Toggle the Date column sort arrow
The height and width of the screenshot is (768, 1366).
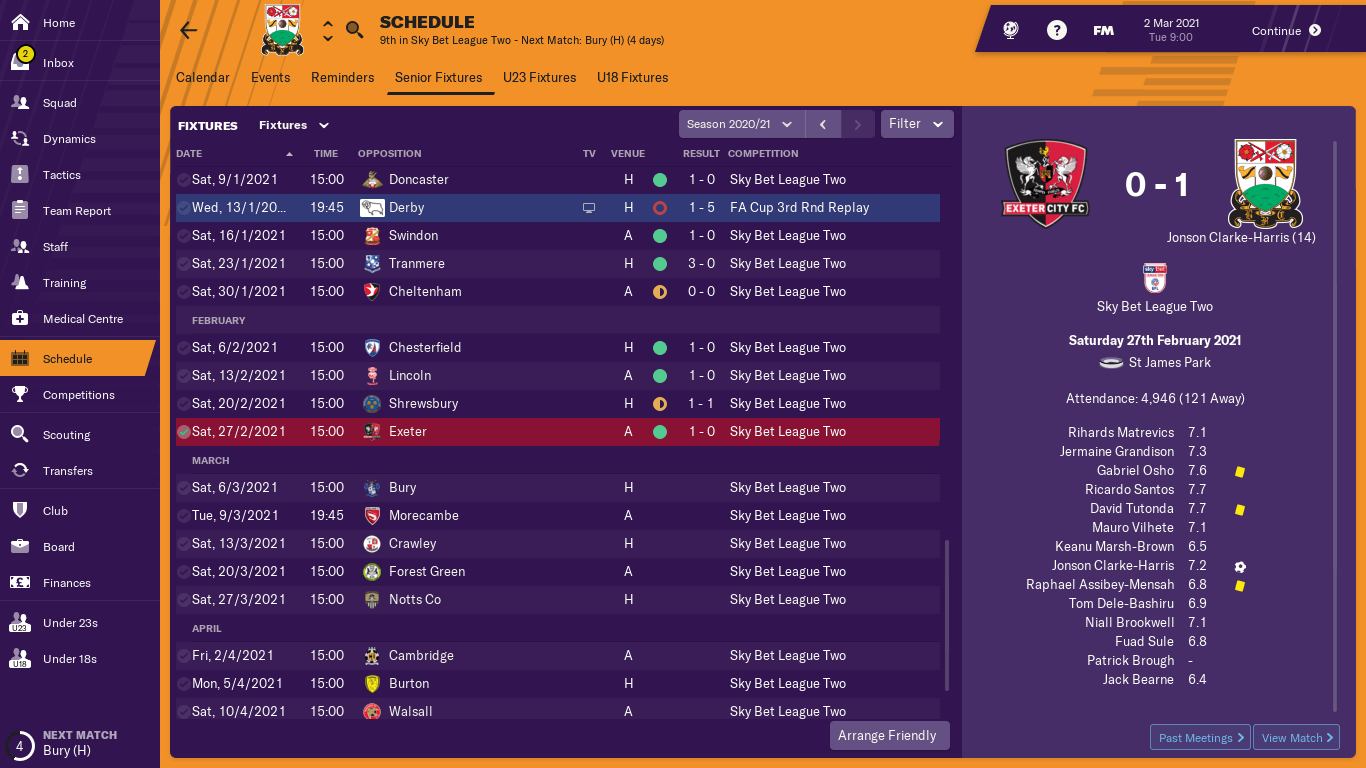click(289, 153)
